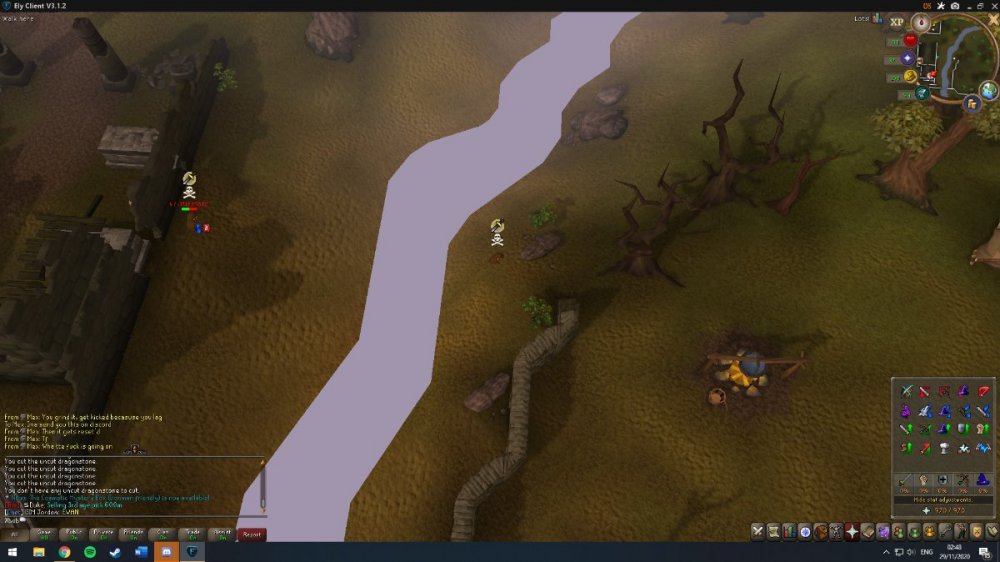Select the All chat tab
The image size is (1000, 562).
15,534
